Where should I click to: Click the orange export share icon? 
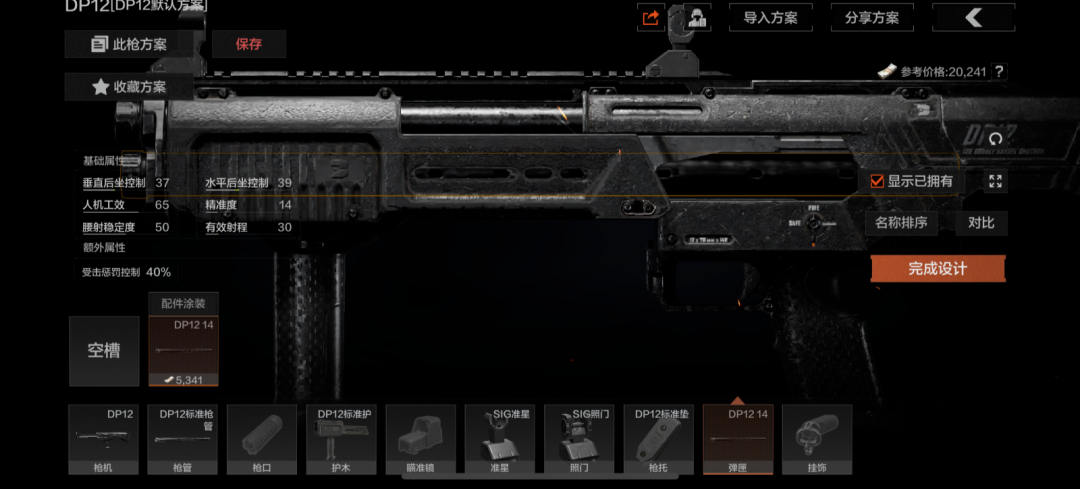pyautogui.click(x=651, y=18)
